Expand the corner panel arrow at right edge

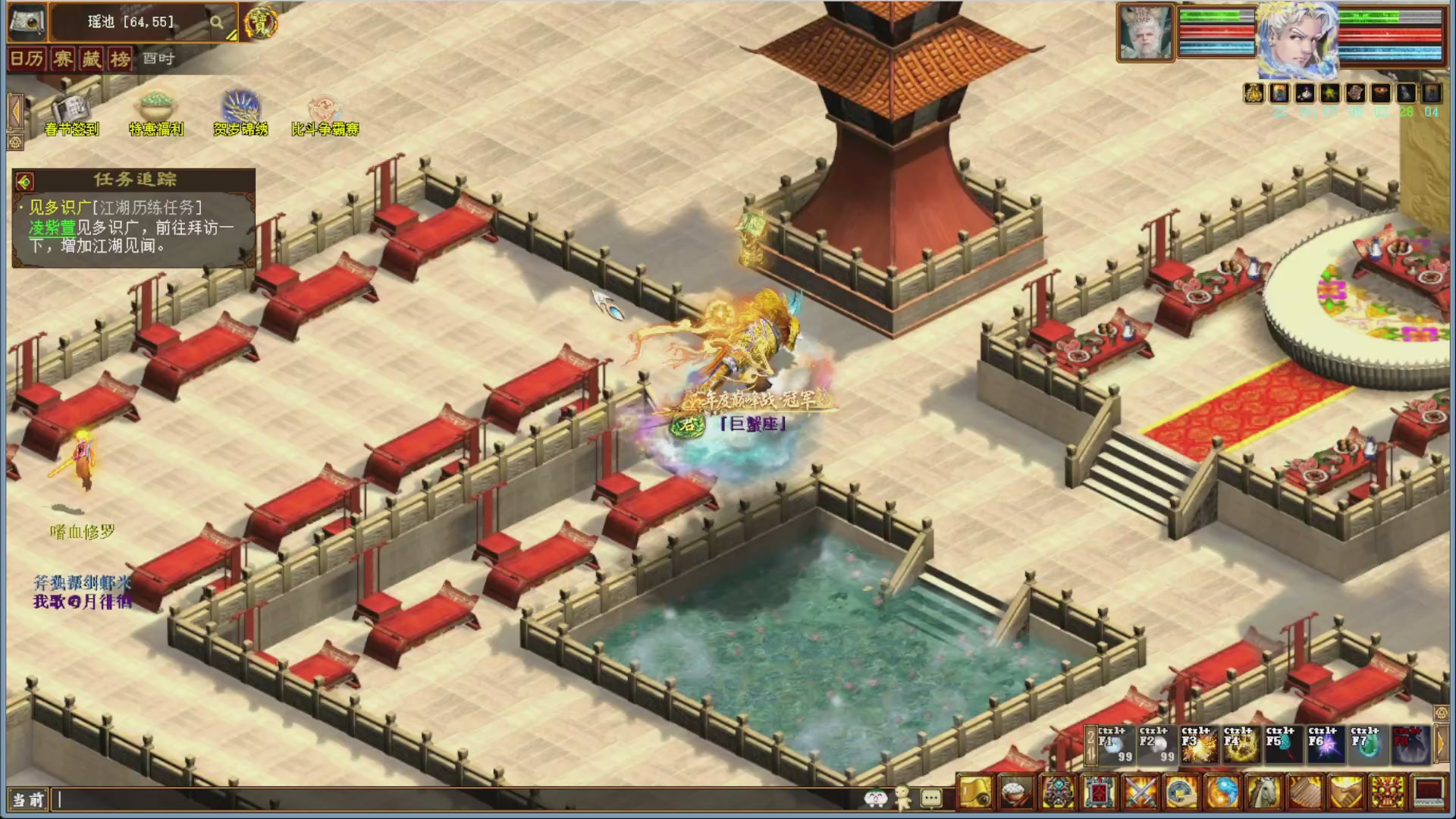click(x=1443, y=711)
